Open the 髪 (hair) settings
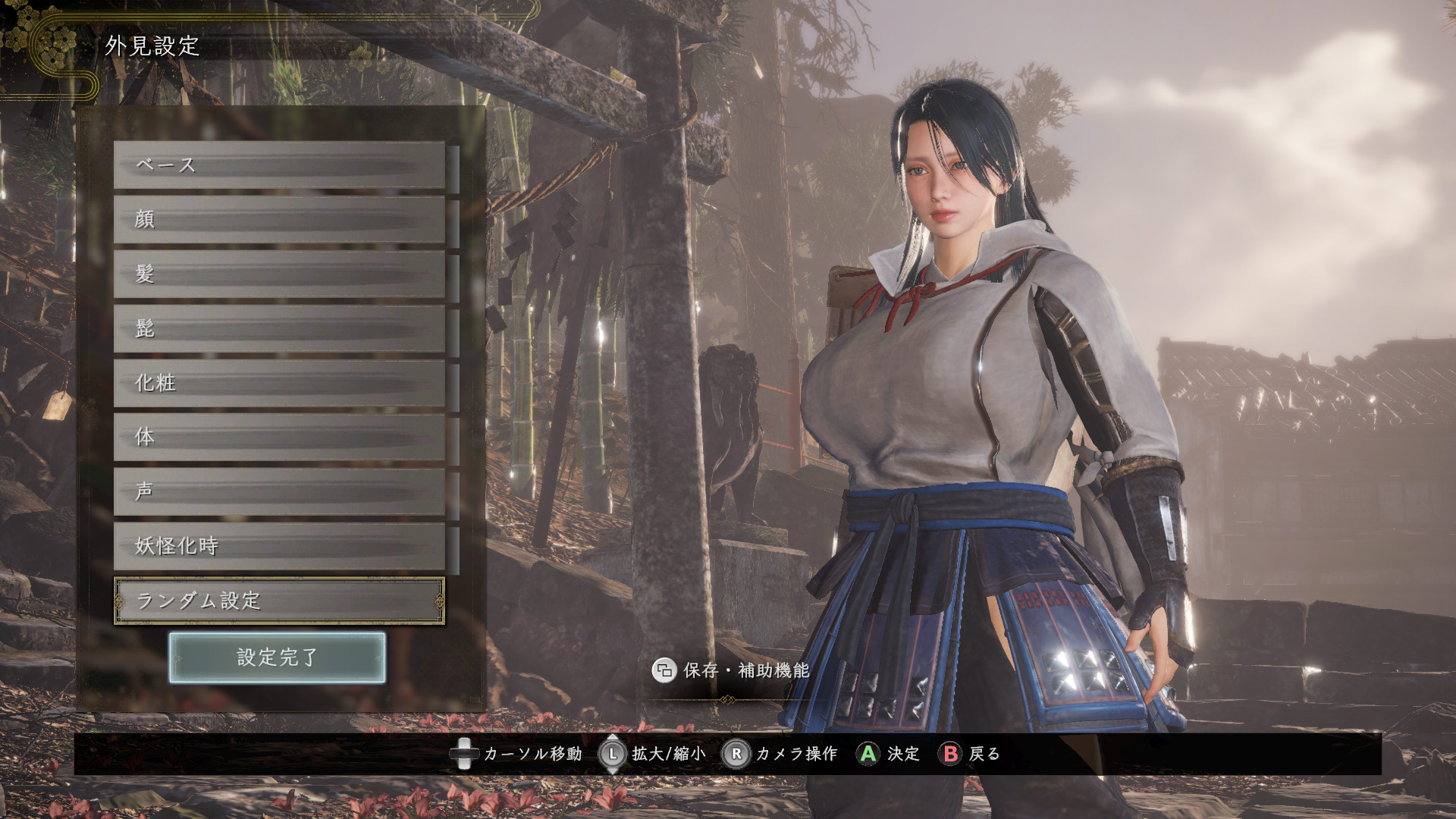The width and height of the screenshot is (1456, 819). [x=279, y=275]
